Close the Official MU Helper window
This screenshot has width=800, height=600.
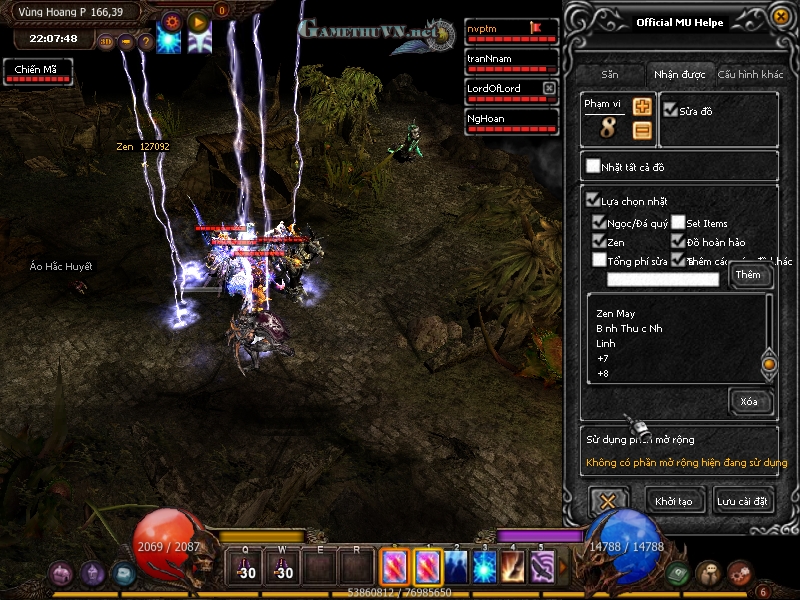click(x=780, y=16)
